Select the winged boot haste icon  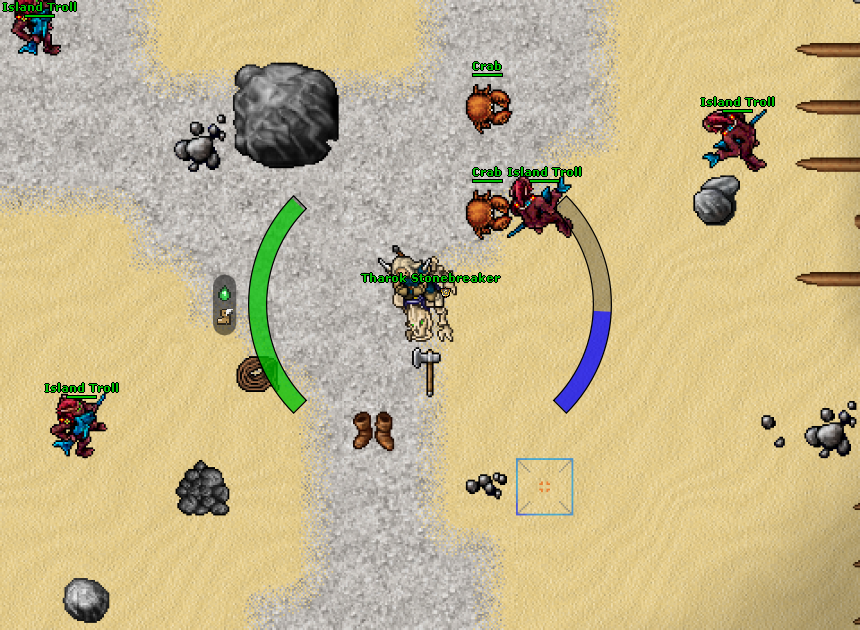click(x=225, y=317)
